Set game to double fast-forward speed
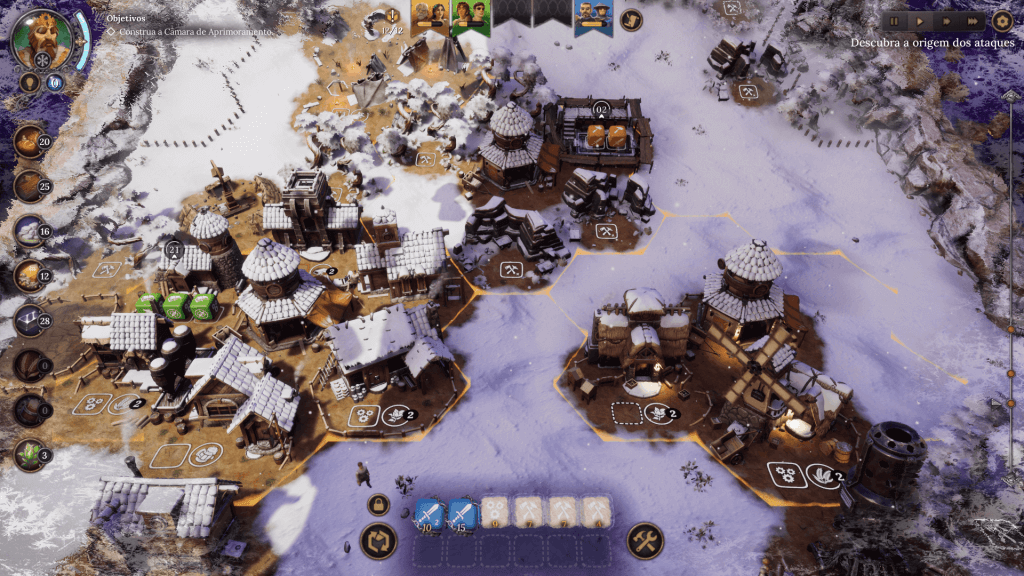Viewport: 1024px width, 576px height. 945,21
